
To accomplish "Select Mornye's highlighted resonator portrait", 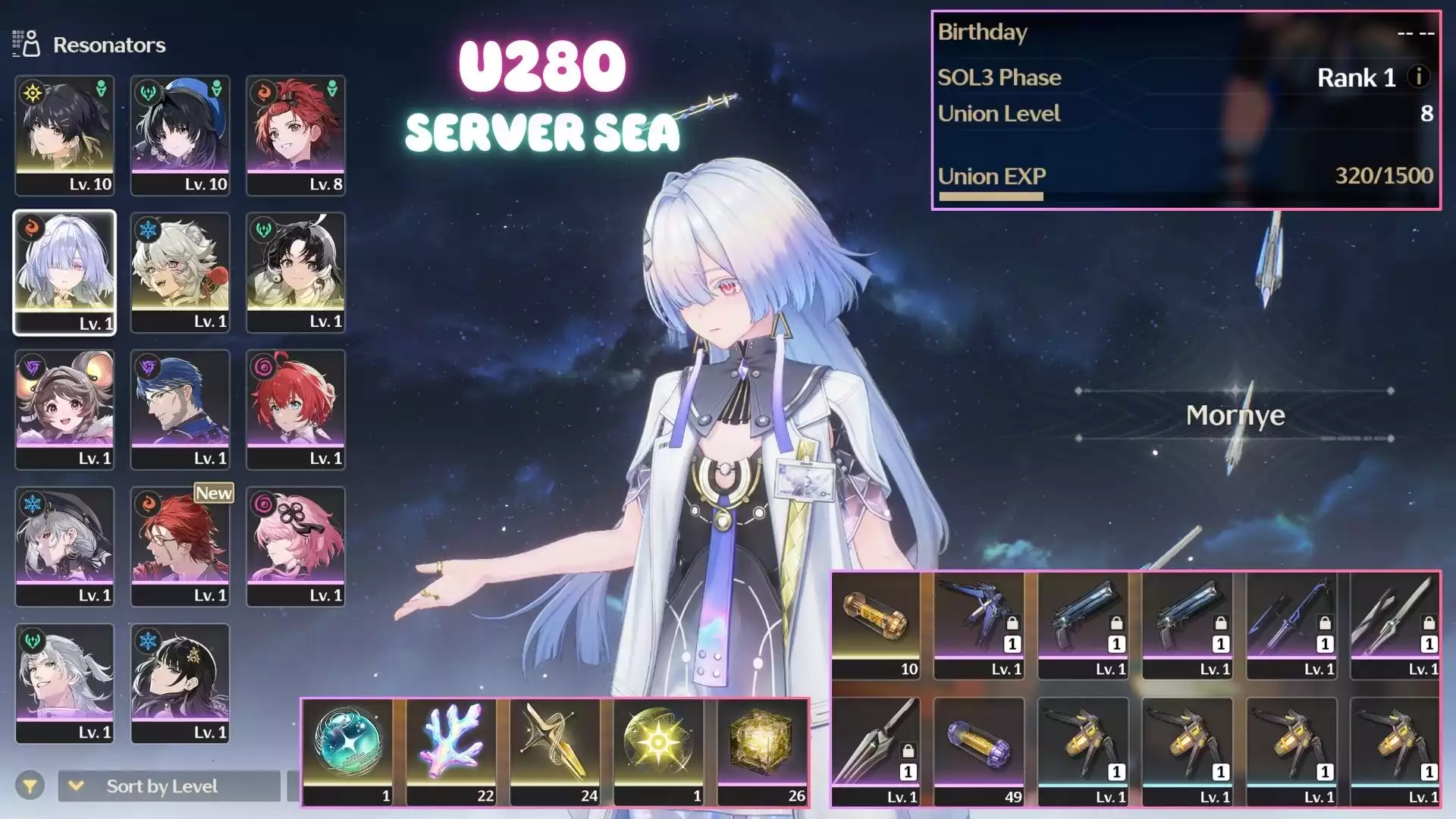I will click(x=64, y=272).
